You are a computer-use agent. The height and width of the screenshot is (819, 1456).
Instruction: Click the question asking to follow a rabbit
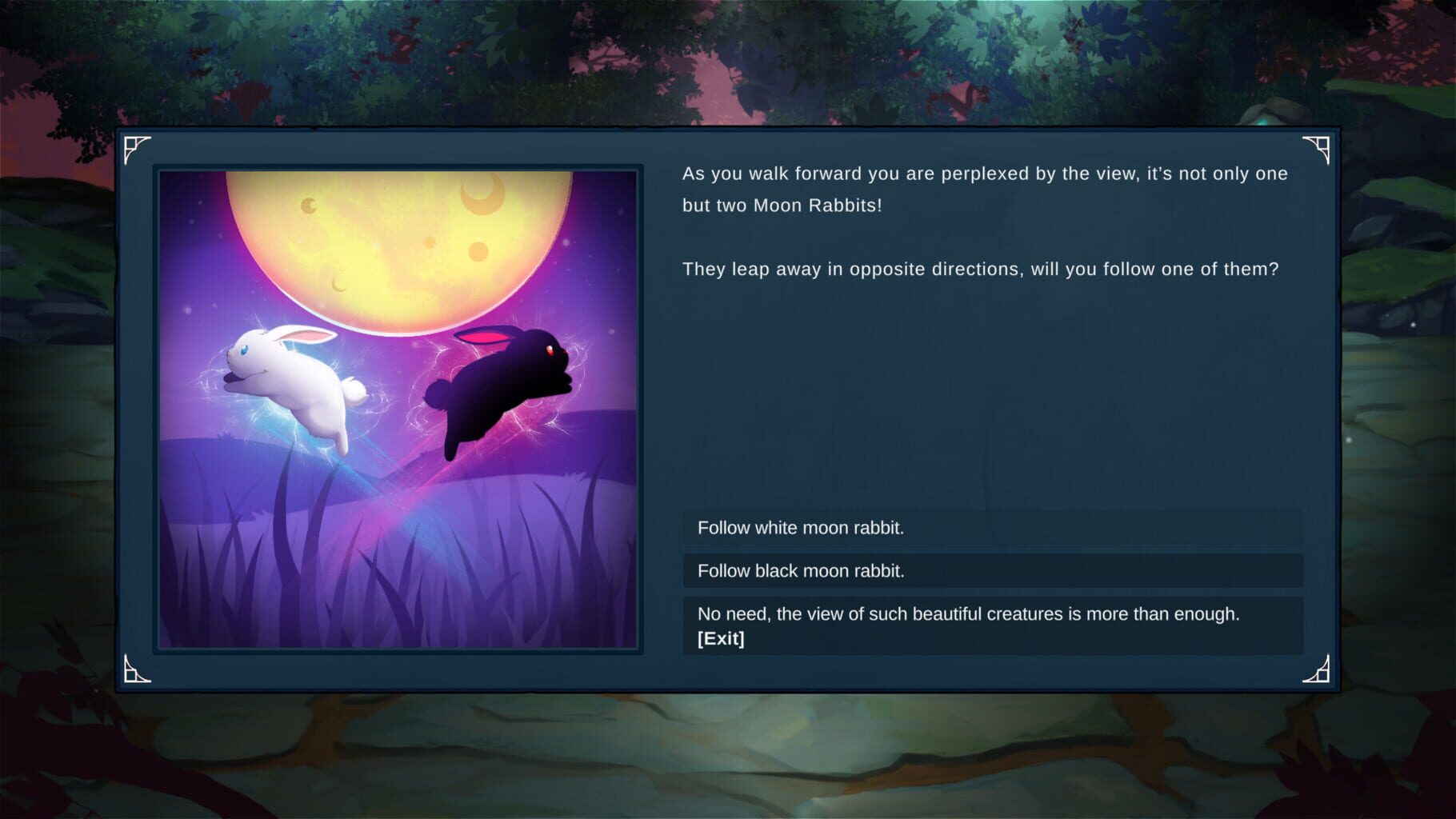point(980,270)
